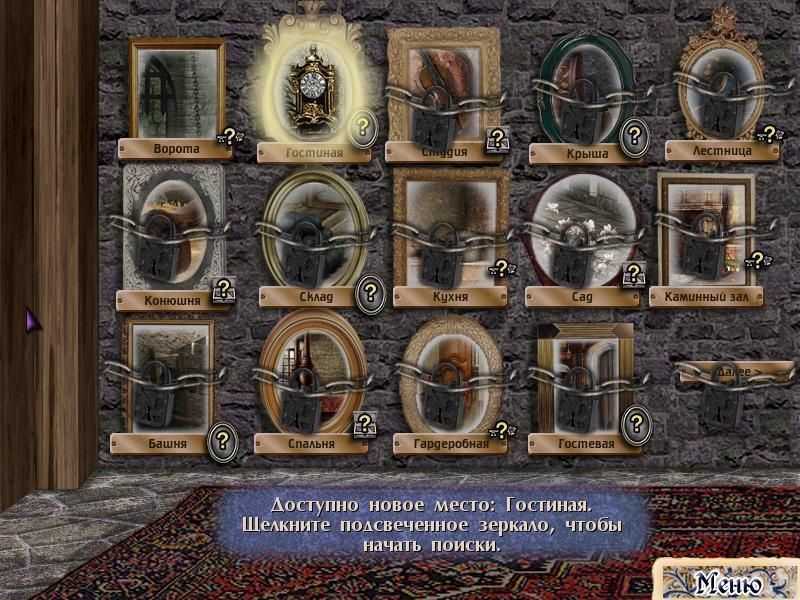Click the question mark icon beside Башня
Screen dimensions: 800x600
224,440
